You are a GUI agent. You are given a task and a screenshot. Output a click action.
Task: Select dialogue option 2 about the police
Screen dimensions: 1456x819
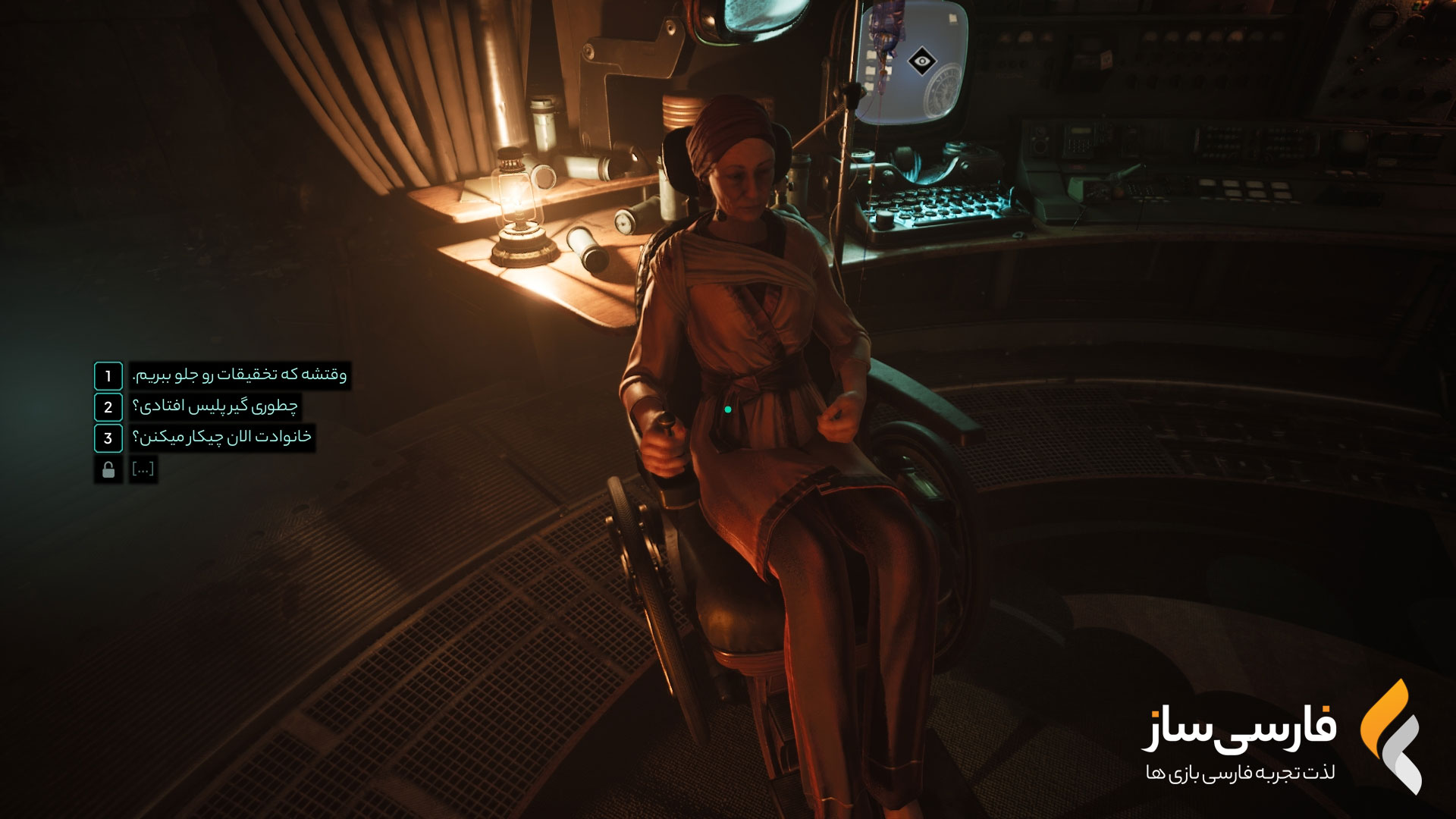coord(215,407)
